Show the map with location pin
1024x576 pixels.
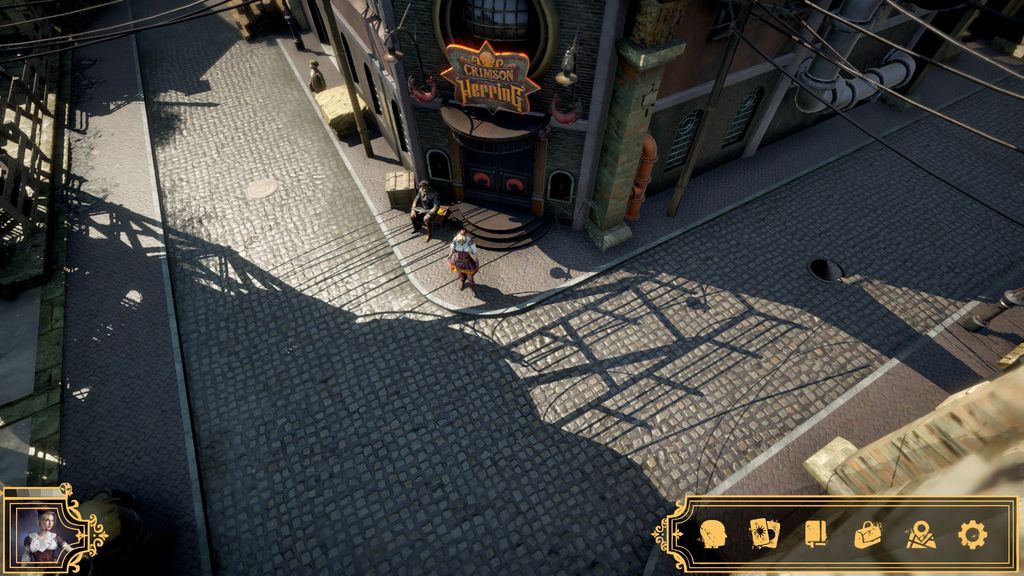pos(920,535)
